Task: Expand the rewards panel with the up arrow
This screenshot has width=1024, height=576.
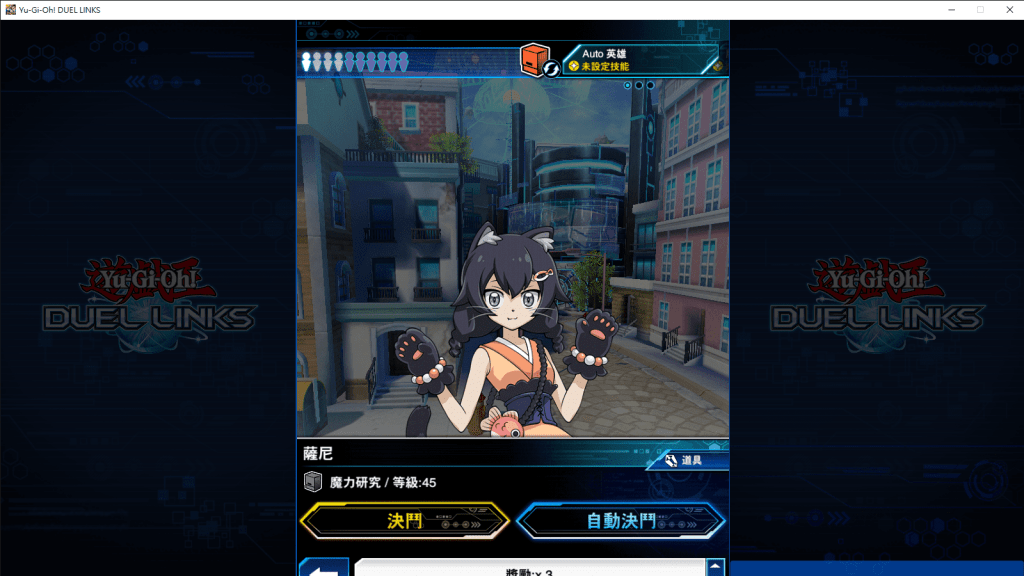Action: pyautogui.click(x=715, y=568)
